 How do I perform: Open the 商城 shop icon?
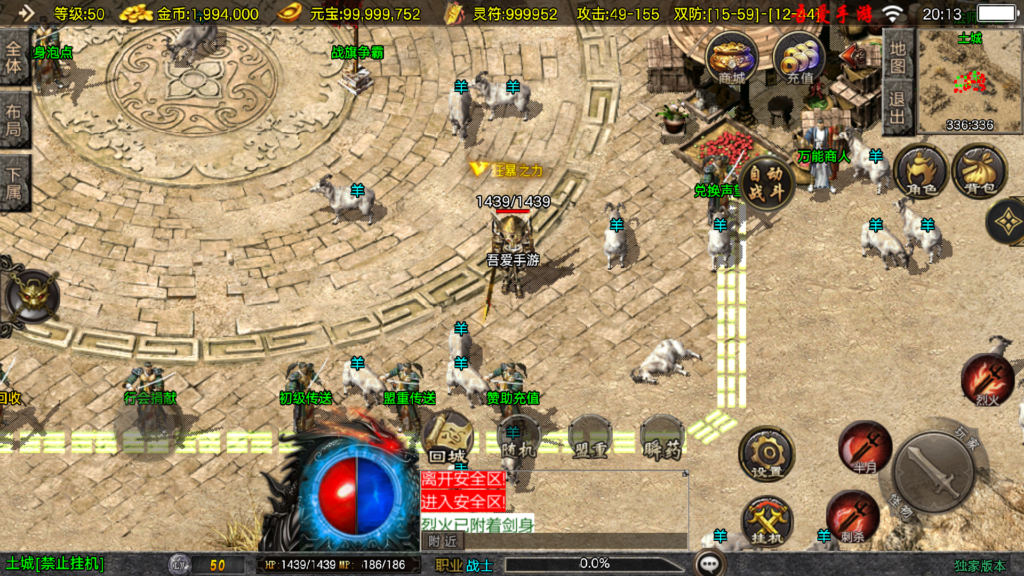click(x=731, y=56)
